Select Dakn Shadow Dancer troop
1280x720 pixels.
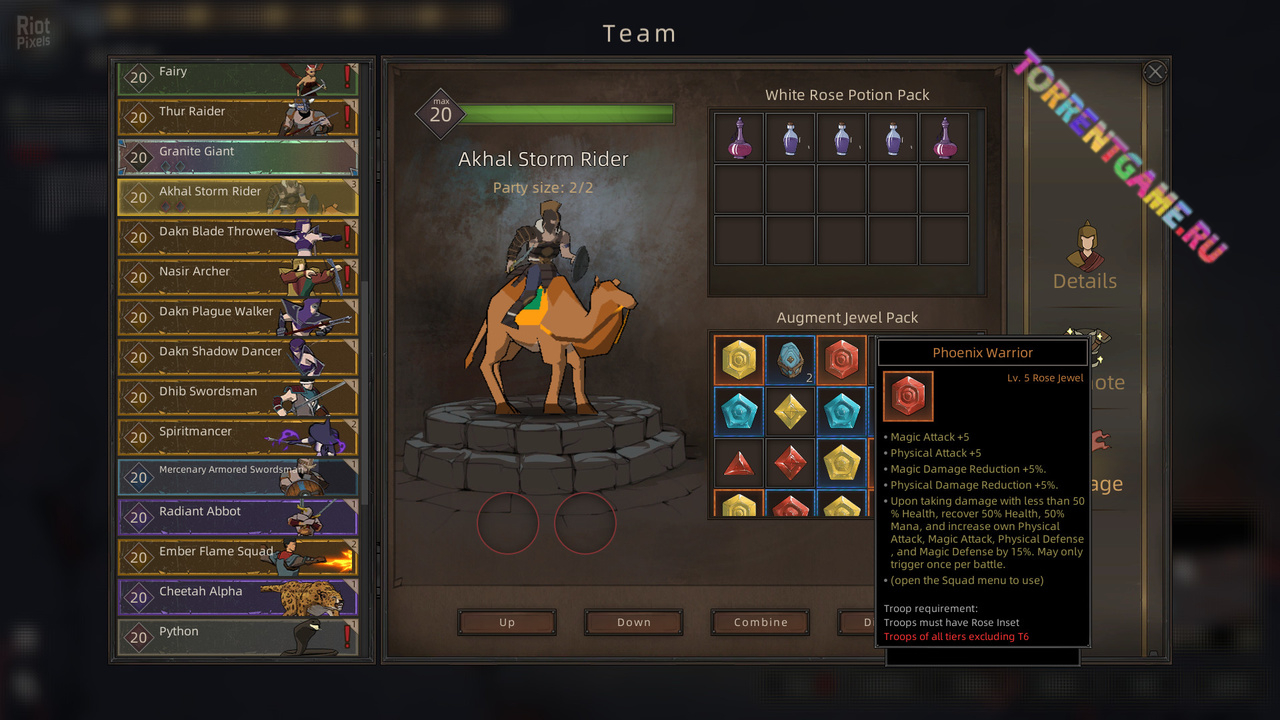[x=237, y=357]
